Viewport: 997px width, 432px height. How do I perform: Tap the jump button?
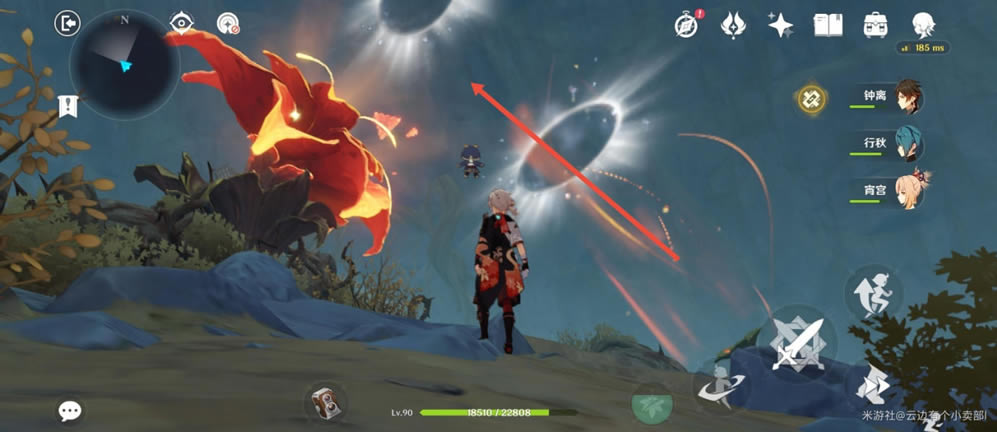[872, 293]
